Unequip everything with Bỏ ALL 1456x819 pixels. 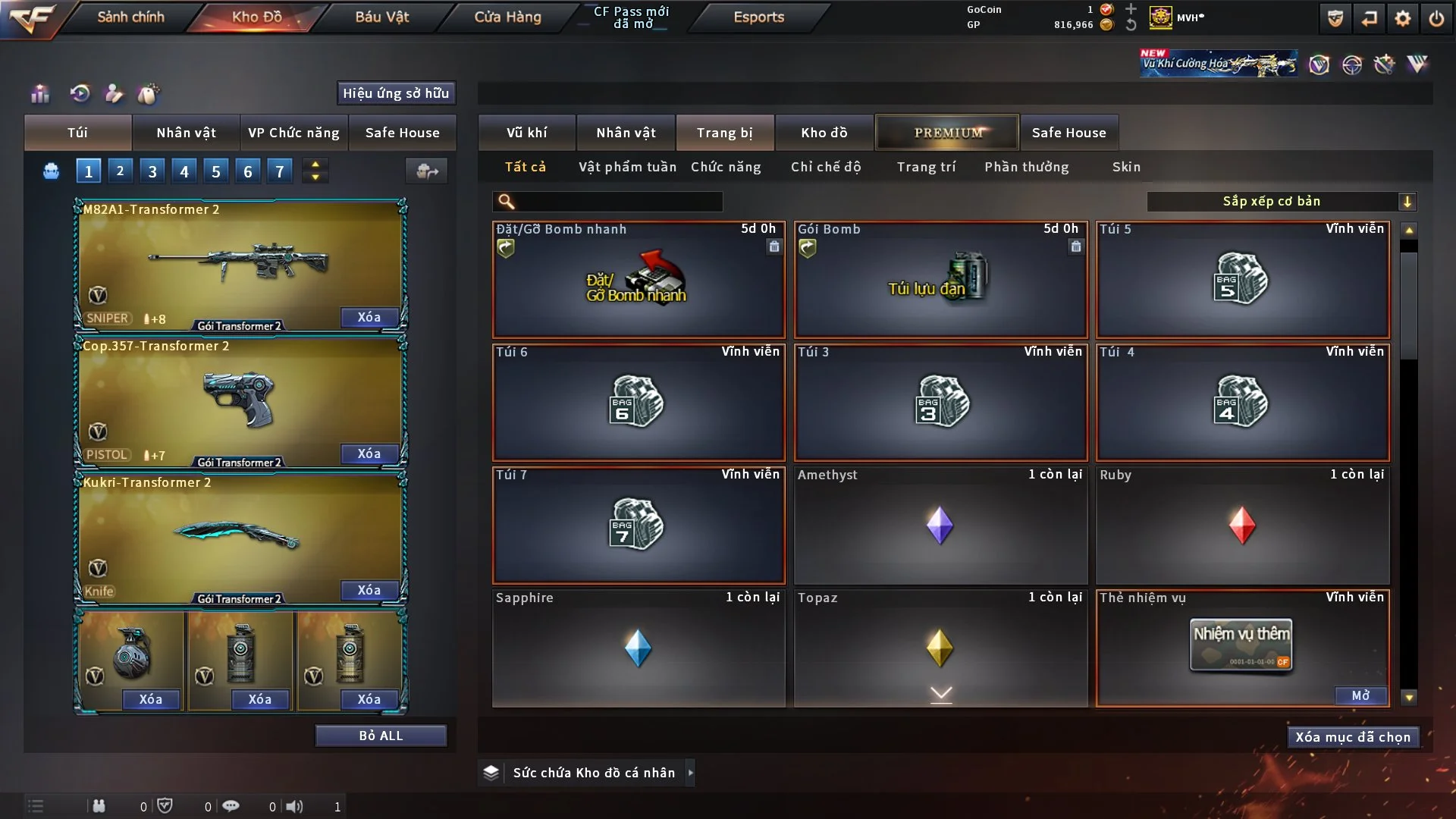pyautogui.click(x=381, y=736)
